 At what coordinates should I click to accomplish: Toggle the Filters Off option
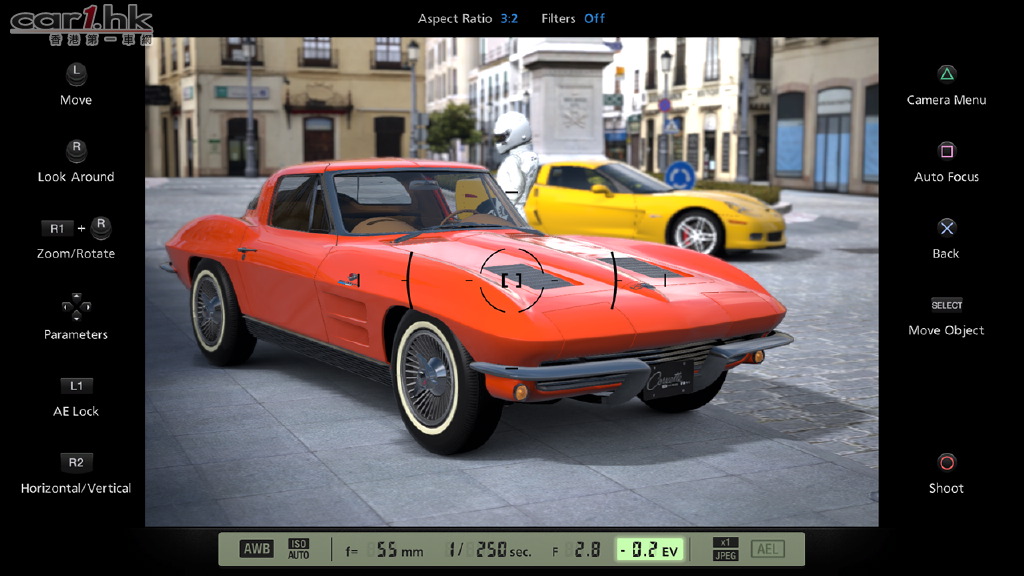[573, 18]
